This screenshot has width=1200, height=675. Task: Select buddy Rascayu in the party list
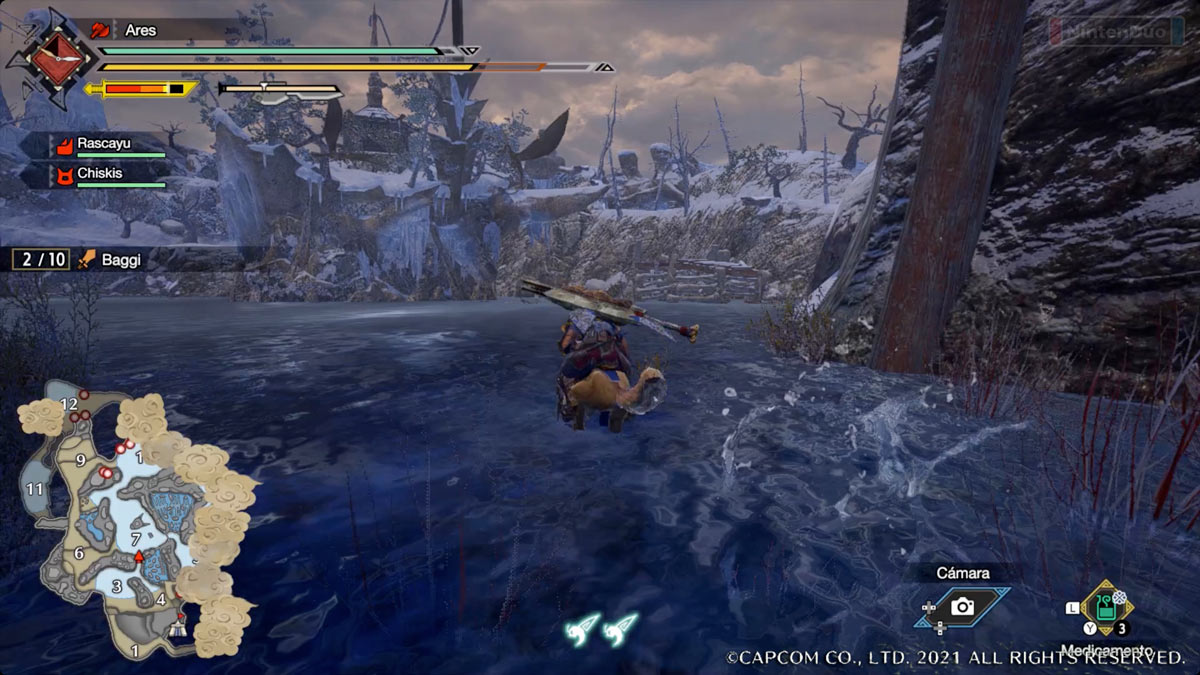[103, 144]
